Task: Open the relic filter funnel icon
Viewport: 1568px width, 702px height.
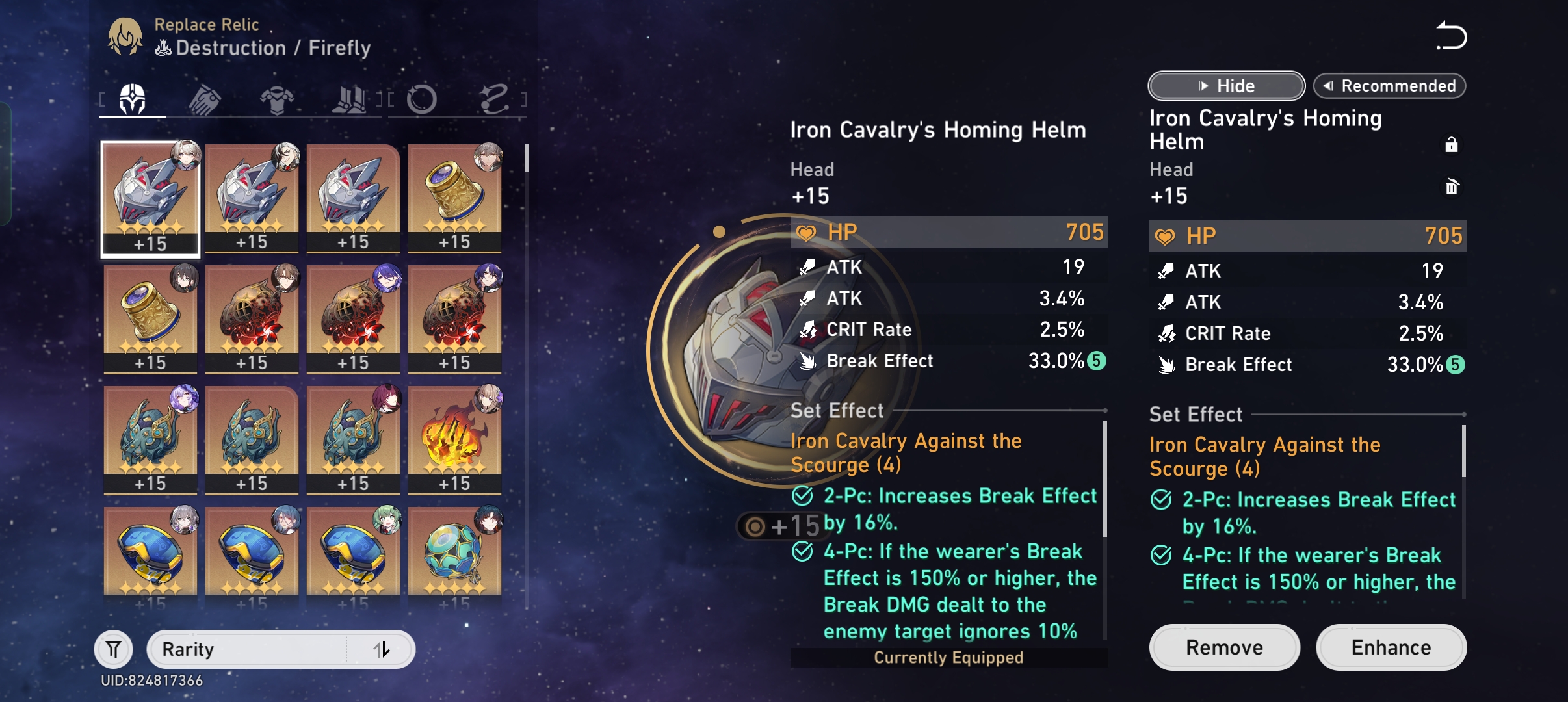Action: click(x=114, y=648)
